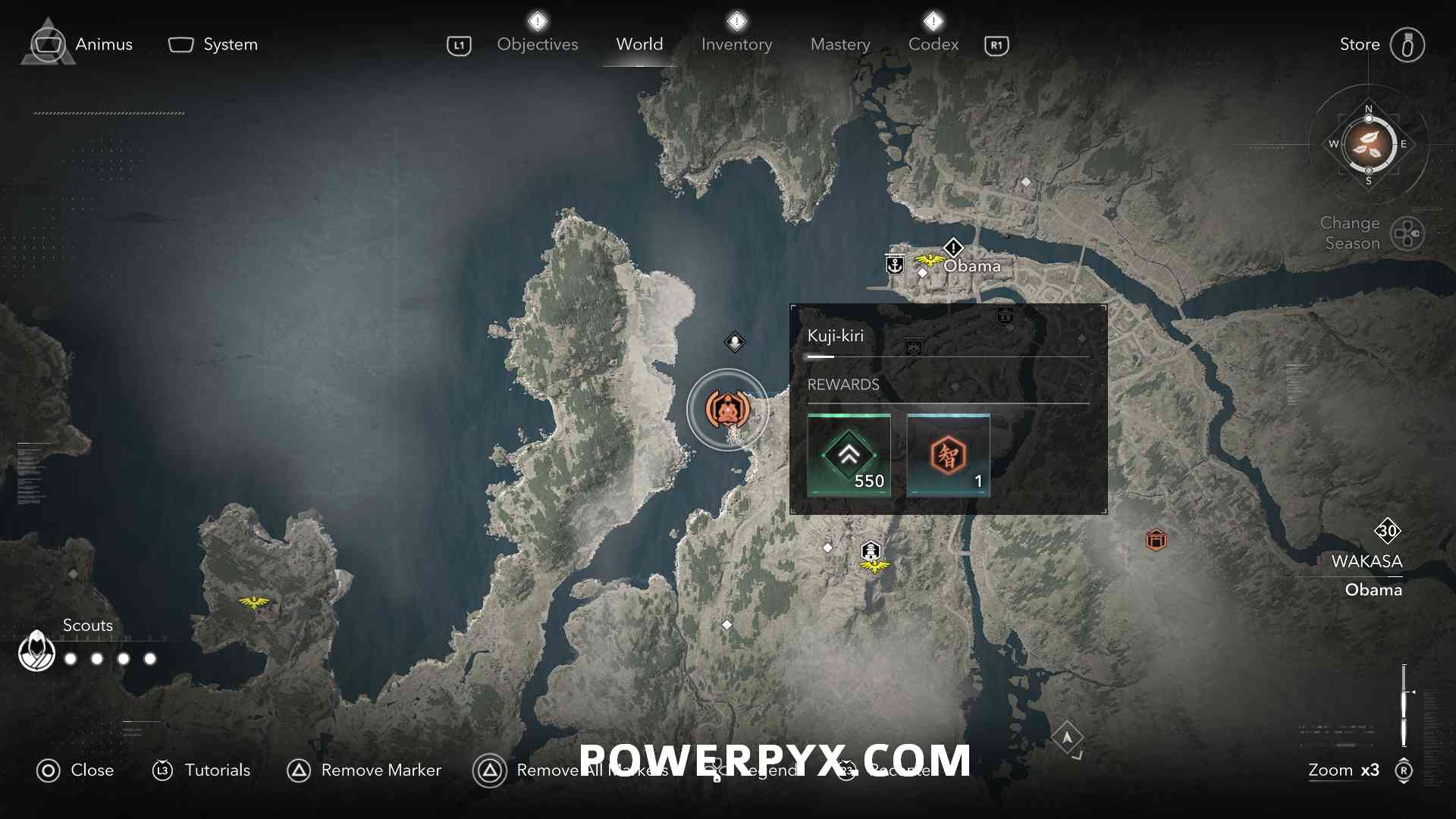Screen dimensions: 1456x819
Task: Select the World tab
Action: tap(639, 45)
